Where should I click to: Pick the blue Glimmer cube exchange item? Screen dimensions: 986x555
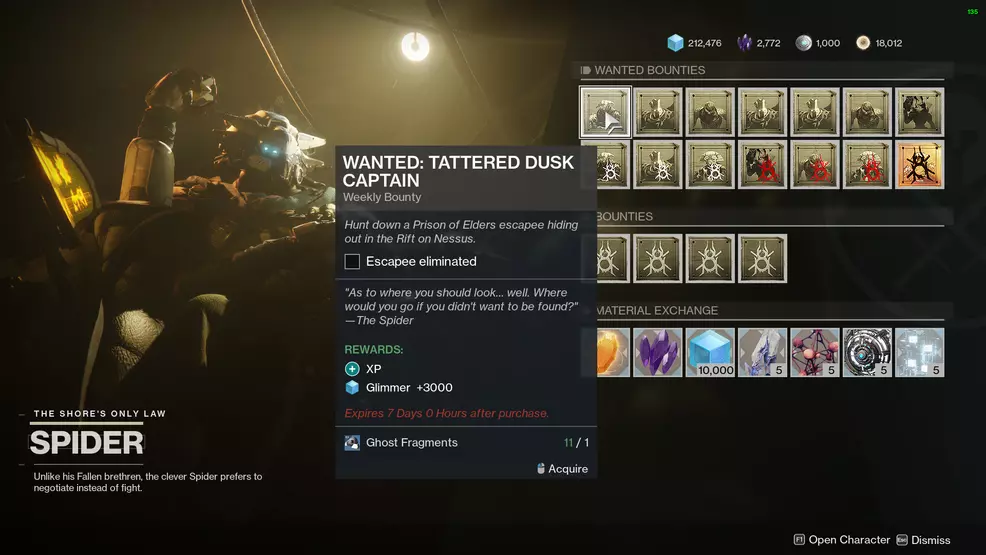(x=710, y=352)
